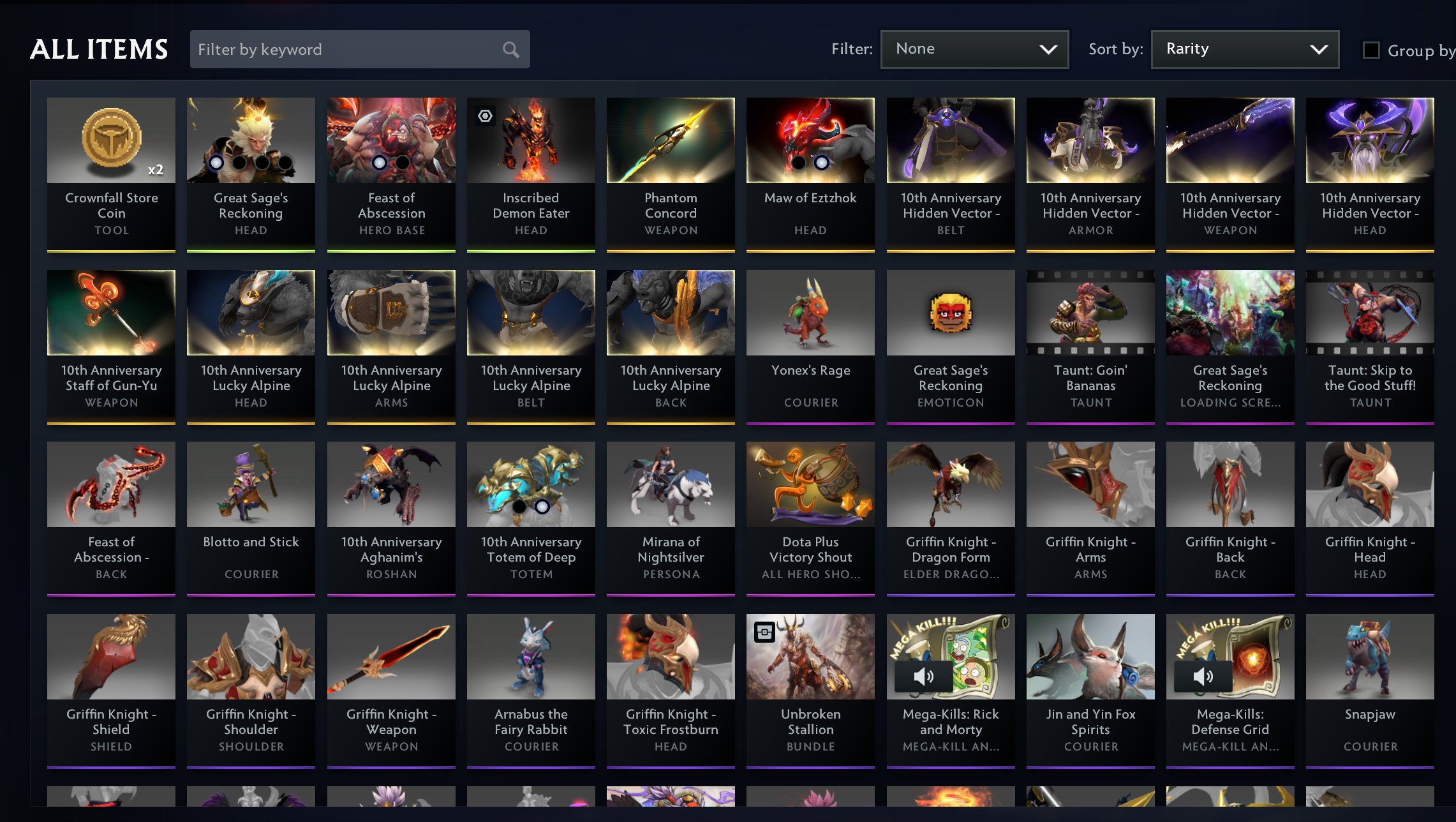
Task: Click the ALL ITEMS heading
Action: coord(100,49)
